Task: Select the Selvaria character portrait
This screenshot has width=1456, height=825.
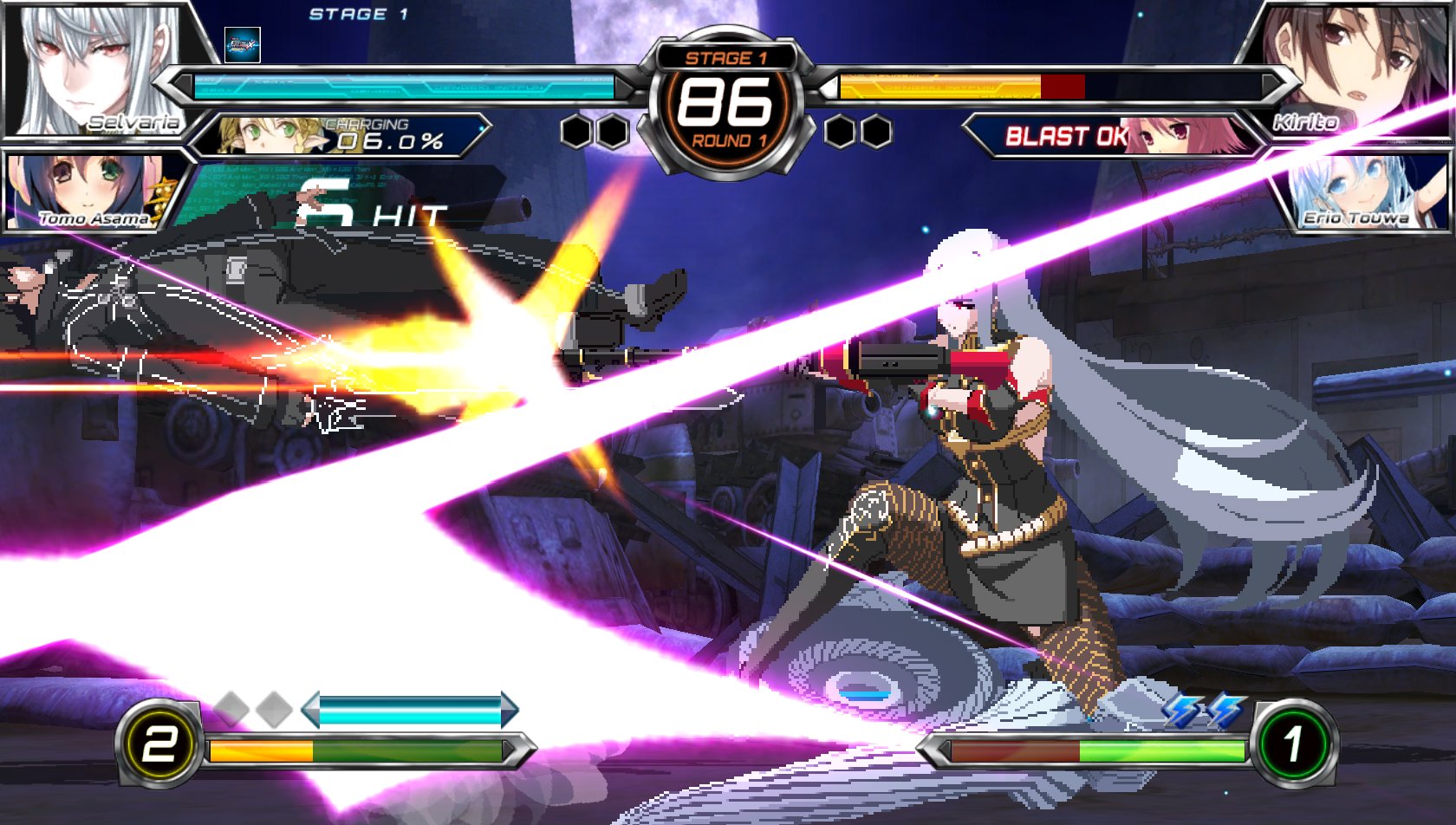Action: tap(95, 69)
